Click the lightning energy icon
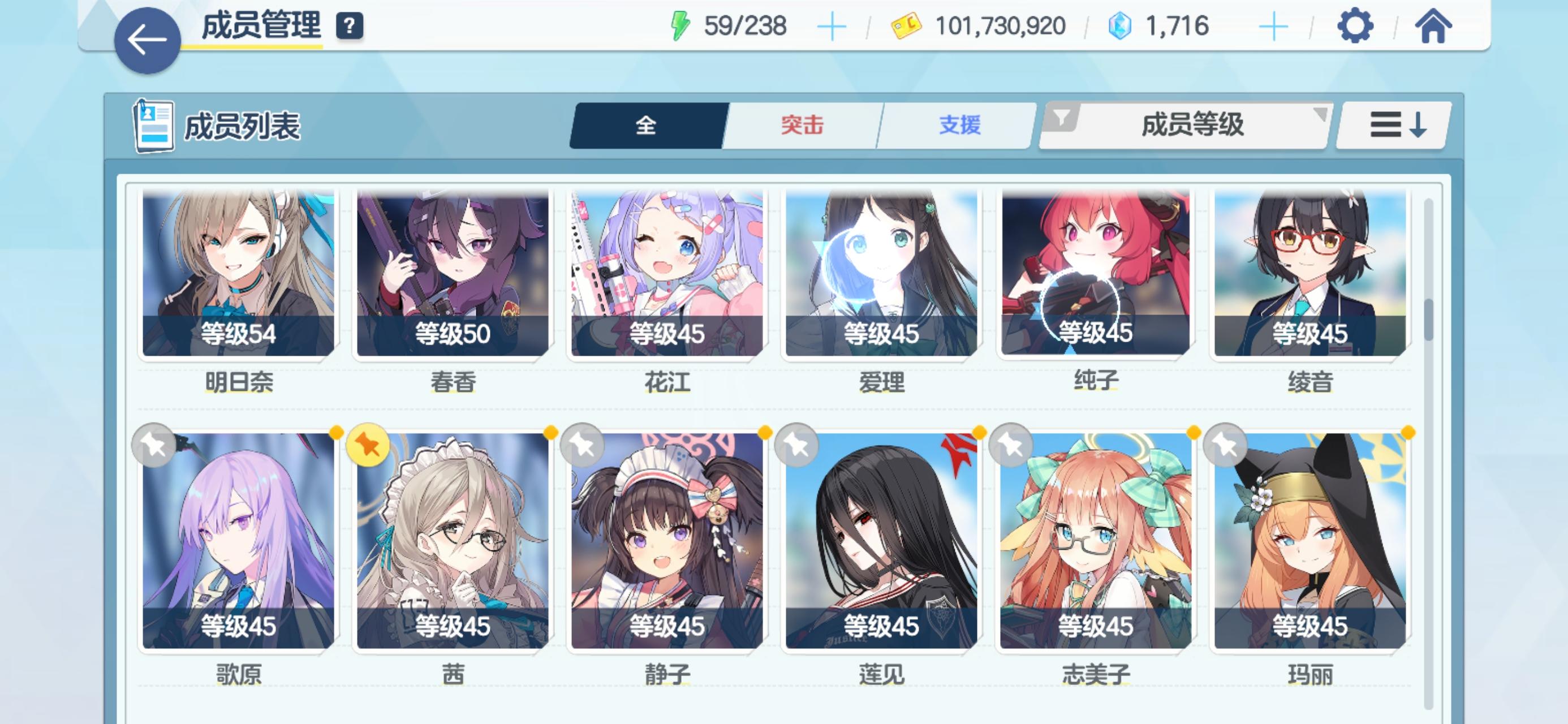The height and width of the screenshot is (724, 1568). click(682, 25)
